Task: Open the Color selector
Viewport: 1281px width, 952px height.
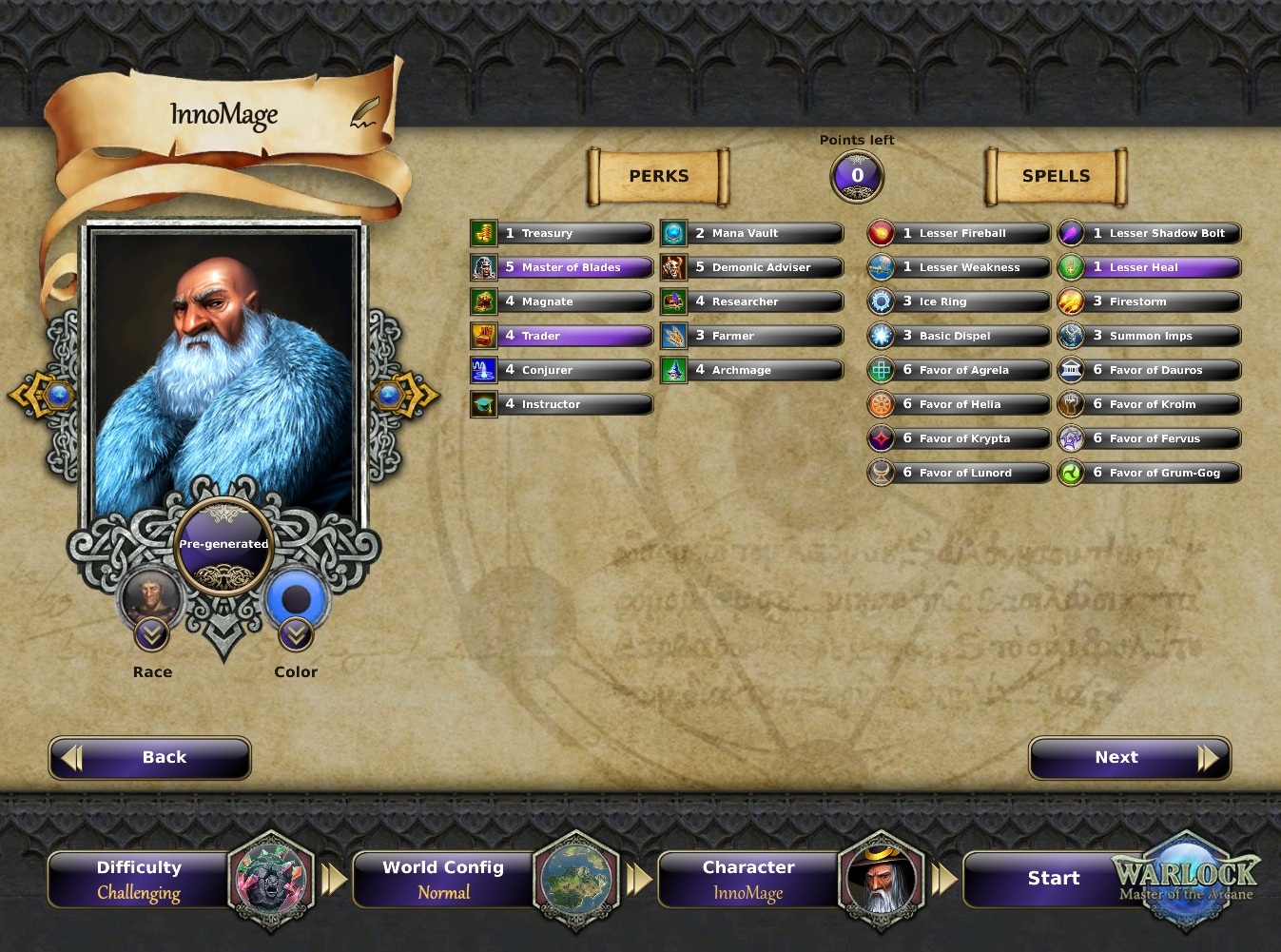Action: [x=296, y=632]
